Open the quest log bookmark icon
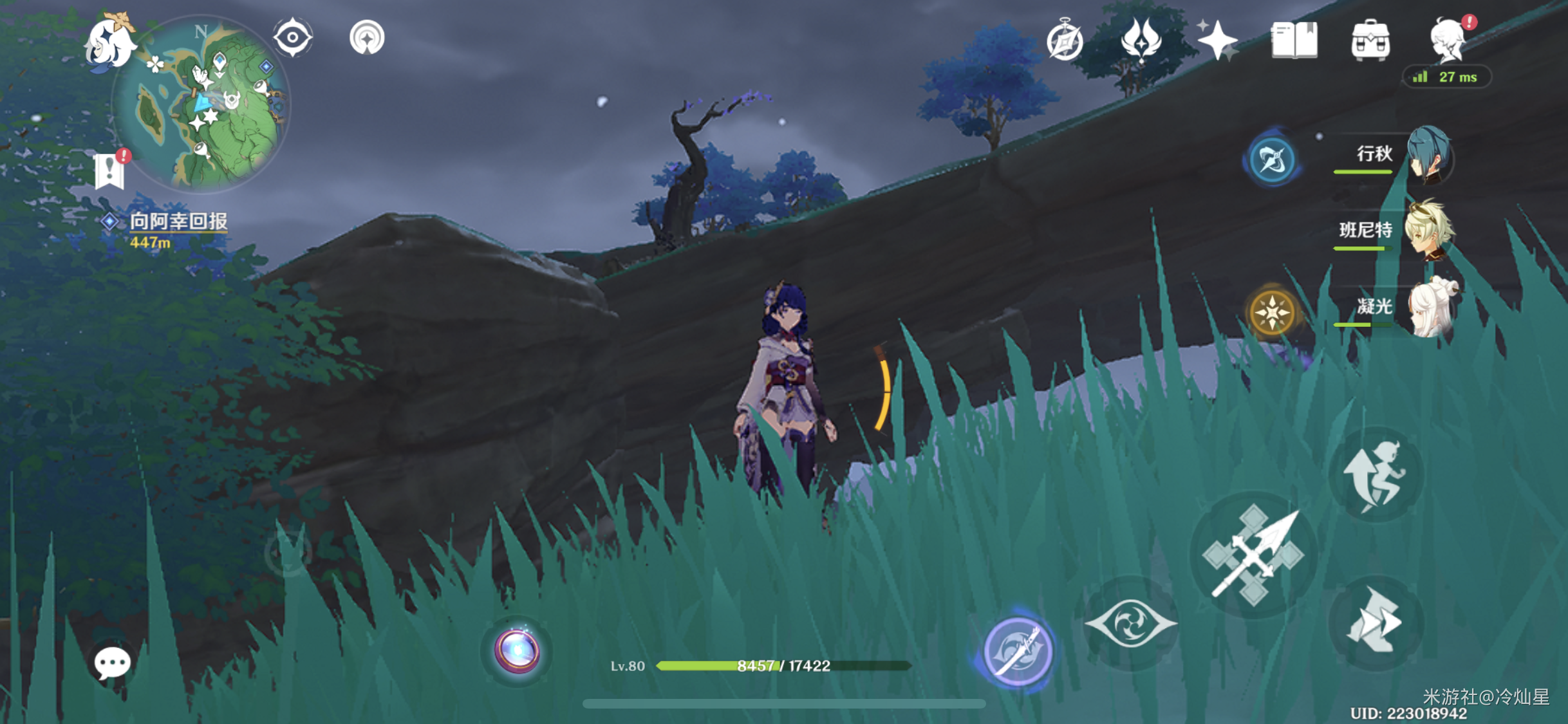This screenshot has width=1568, height=724. pos(109,171)
